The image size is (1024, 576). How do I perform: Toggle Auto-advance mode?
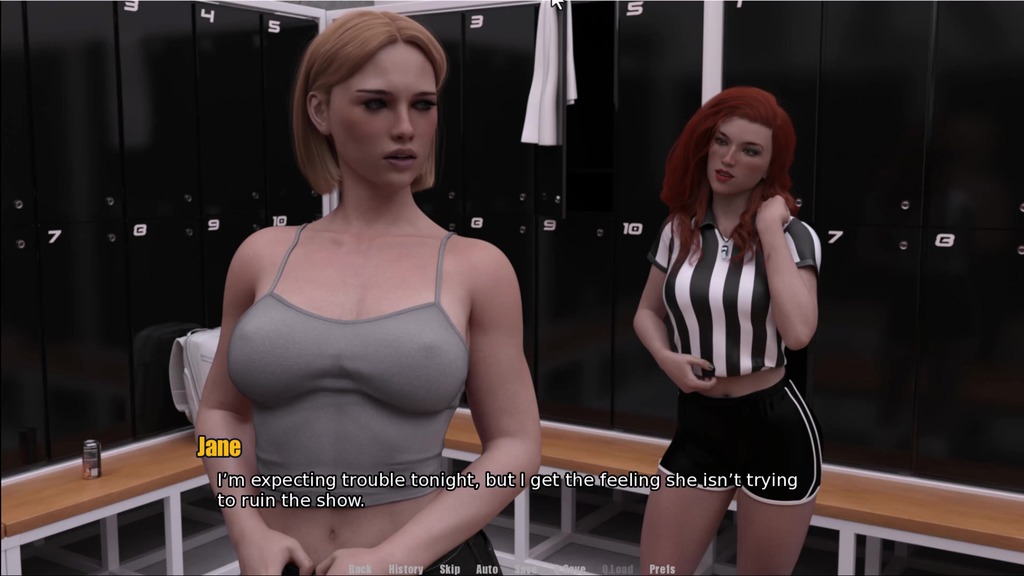pos(487,569)
